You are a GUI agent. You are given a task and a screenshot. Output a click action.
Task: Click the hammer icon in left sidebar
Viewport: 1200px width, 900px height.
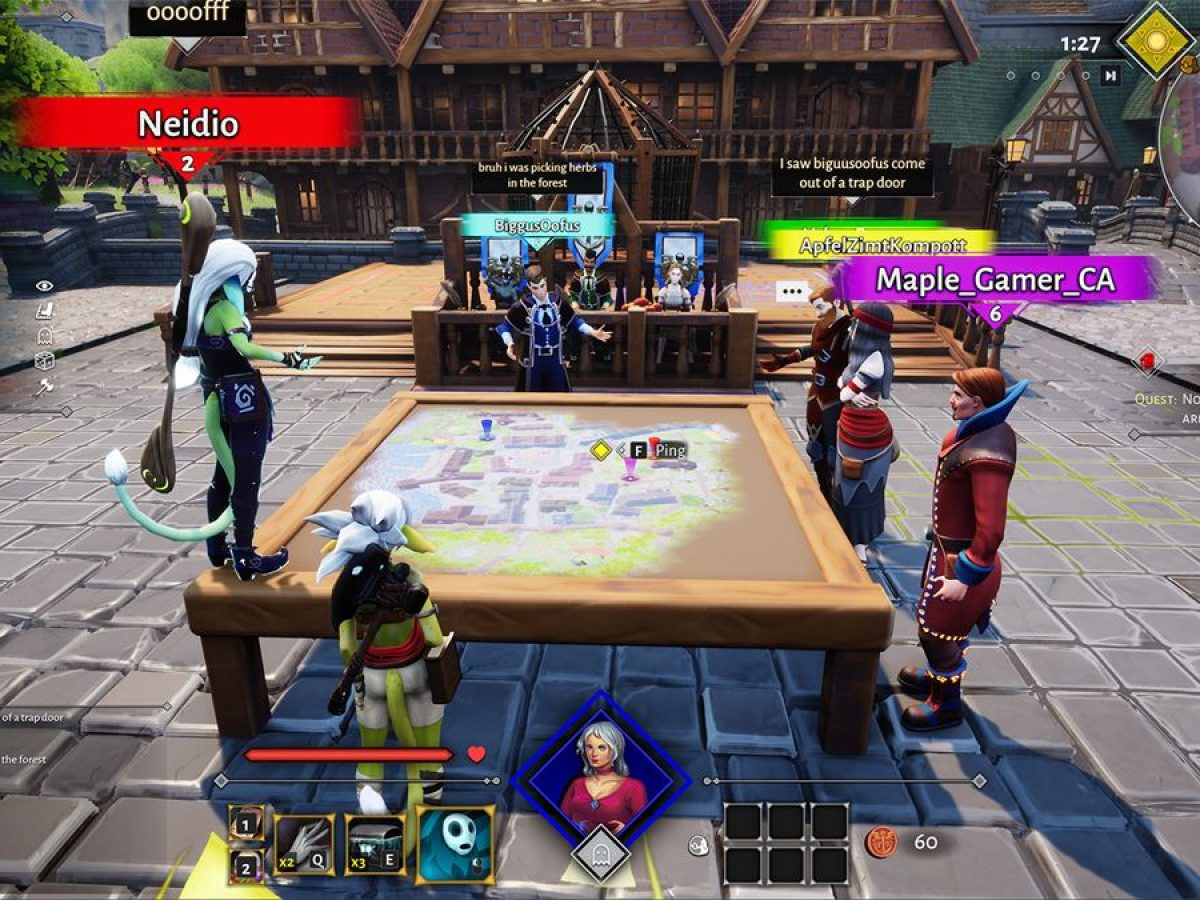click(x=44, y=387)
